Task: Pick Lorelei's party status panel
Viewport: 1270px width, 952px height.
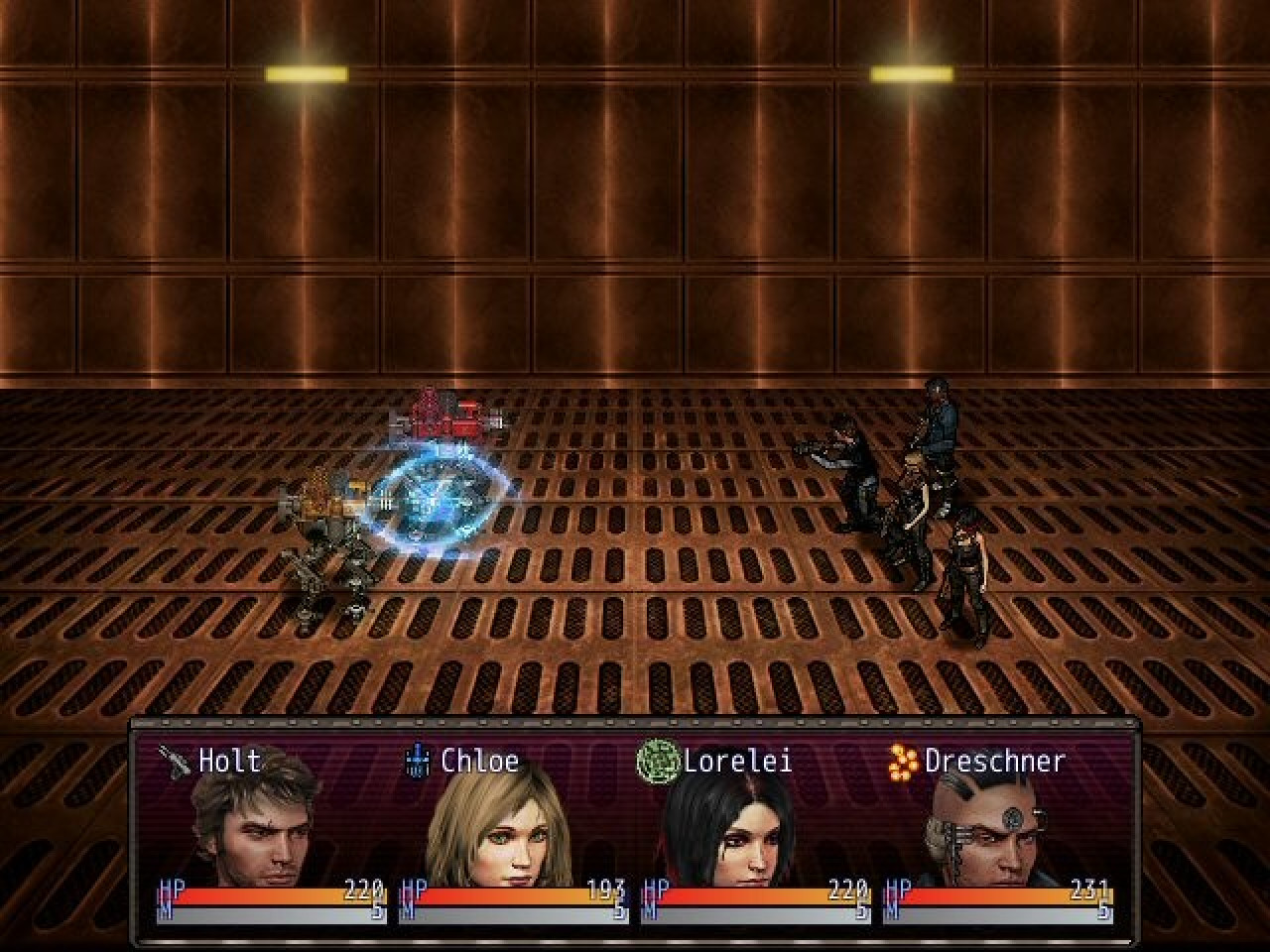Action: 754,831
